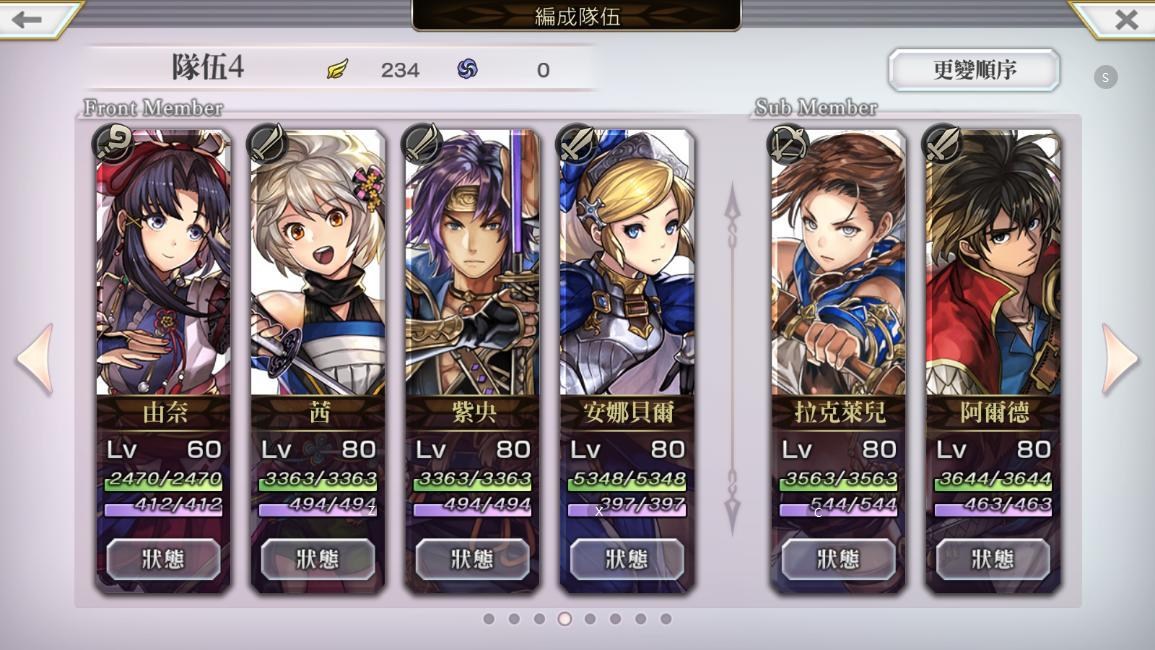Switch to previous team with left arrow

(36, 358)
